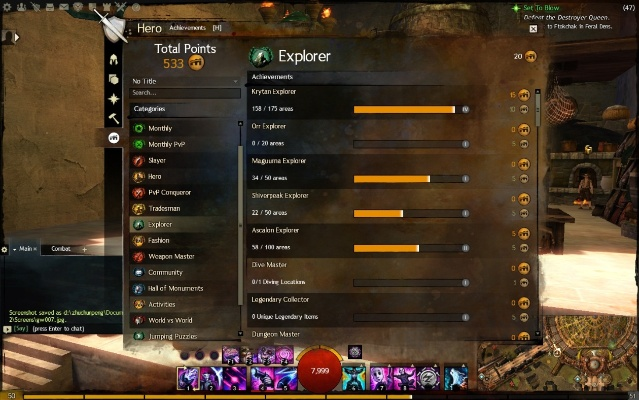Viewport: 639px width, 400px height.
Task: Close the Hero panel window
Action: (533, 29)
